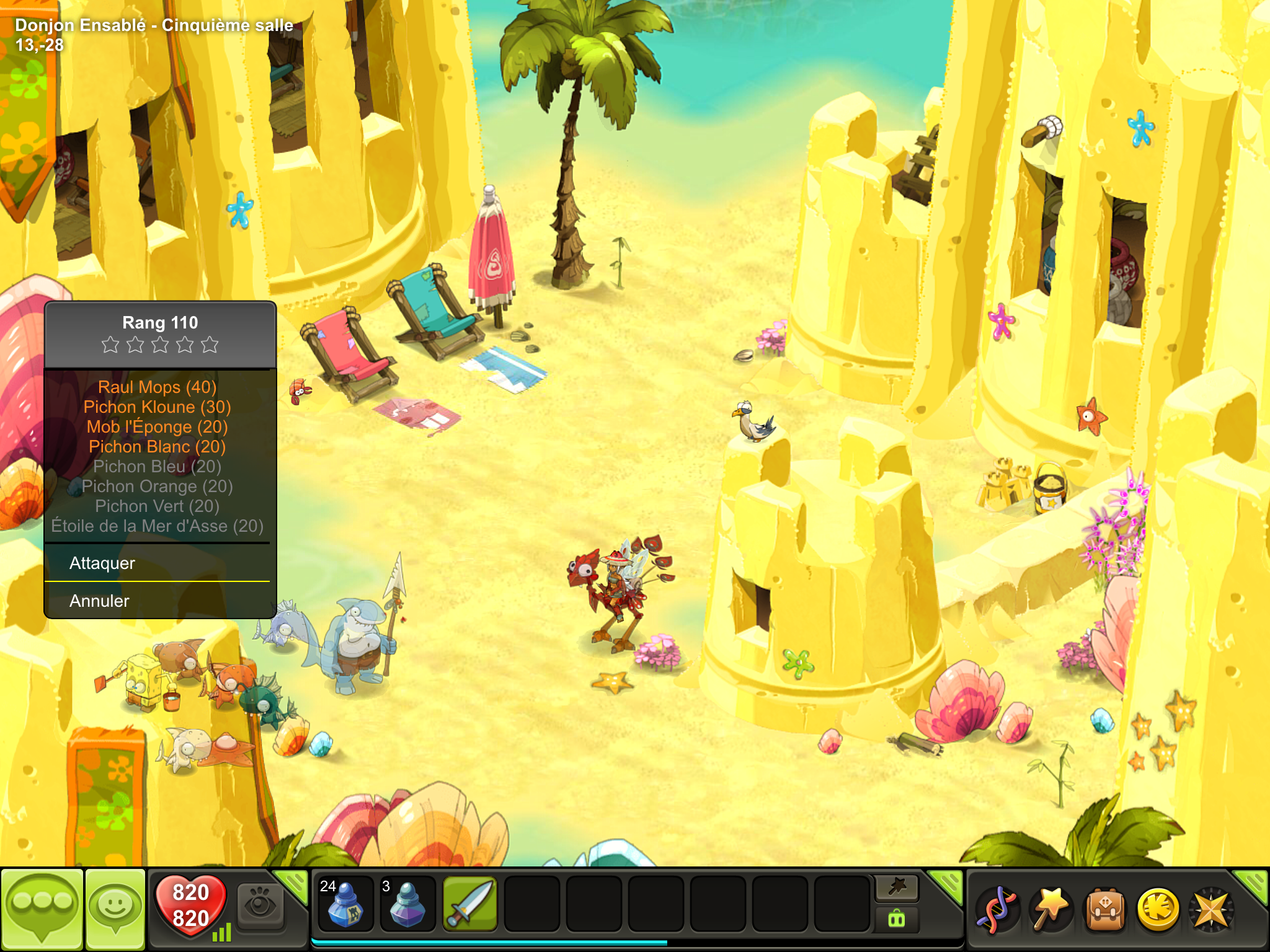Switch shortcut bar to spells wand tab
This screenshot has width=1270, height=952.
click(x=897, y=888)
